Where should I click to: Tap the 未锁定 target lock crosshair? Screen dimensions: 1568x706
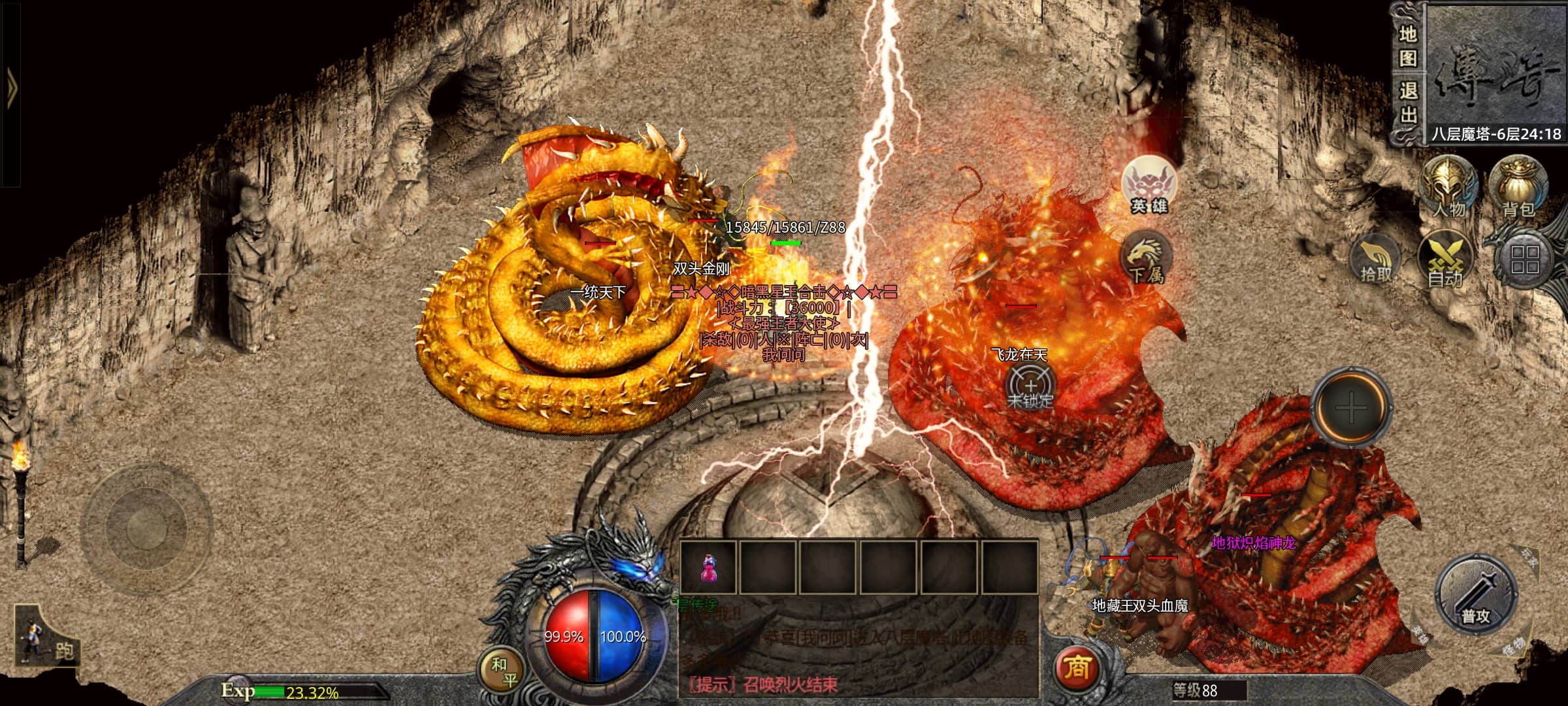(1030, 387)
